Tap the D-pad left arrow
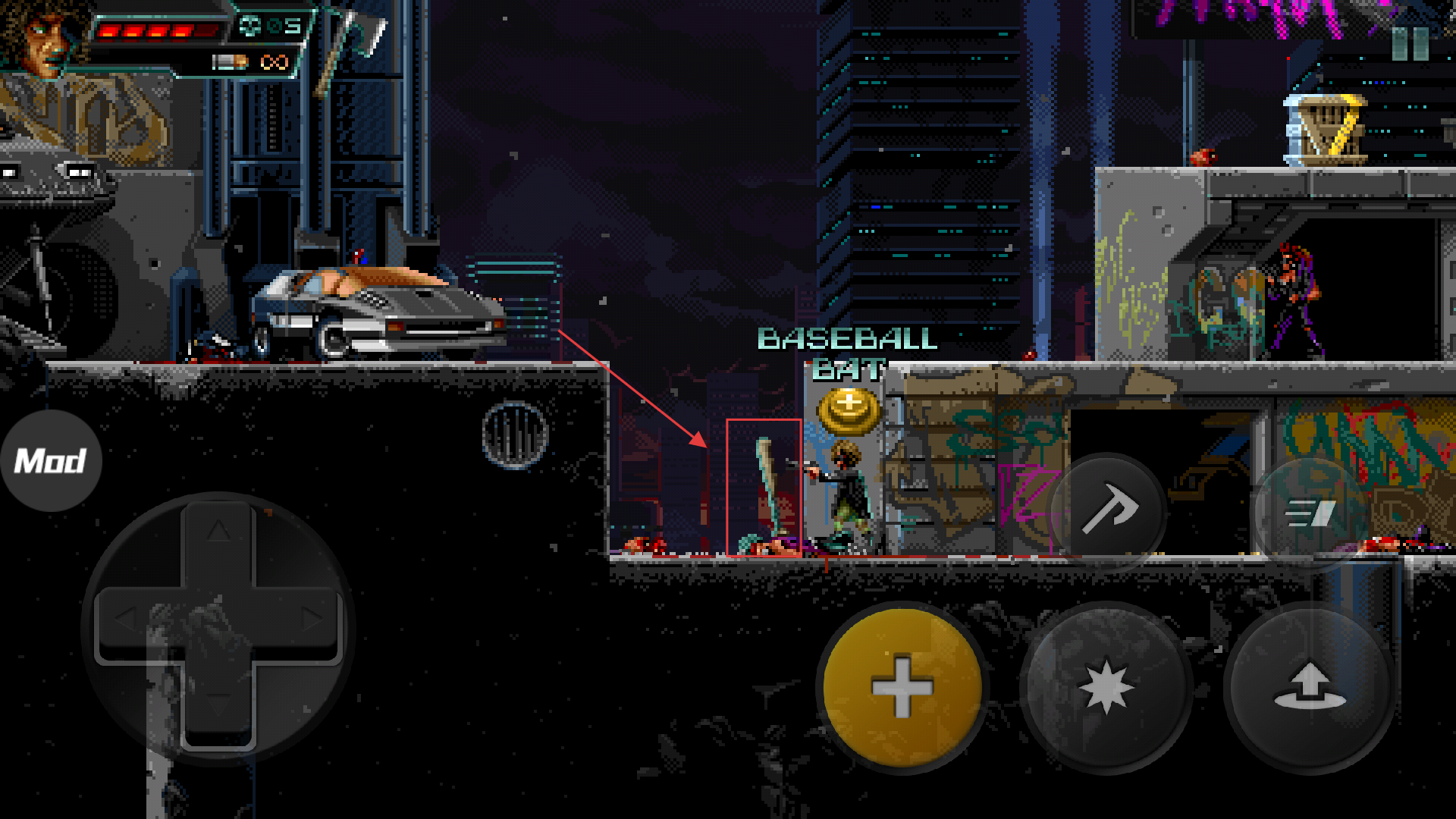Screen dimensions: 1456x819 [127, 619]
